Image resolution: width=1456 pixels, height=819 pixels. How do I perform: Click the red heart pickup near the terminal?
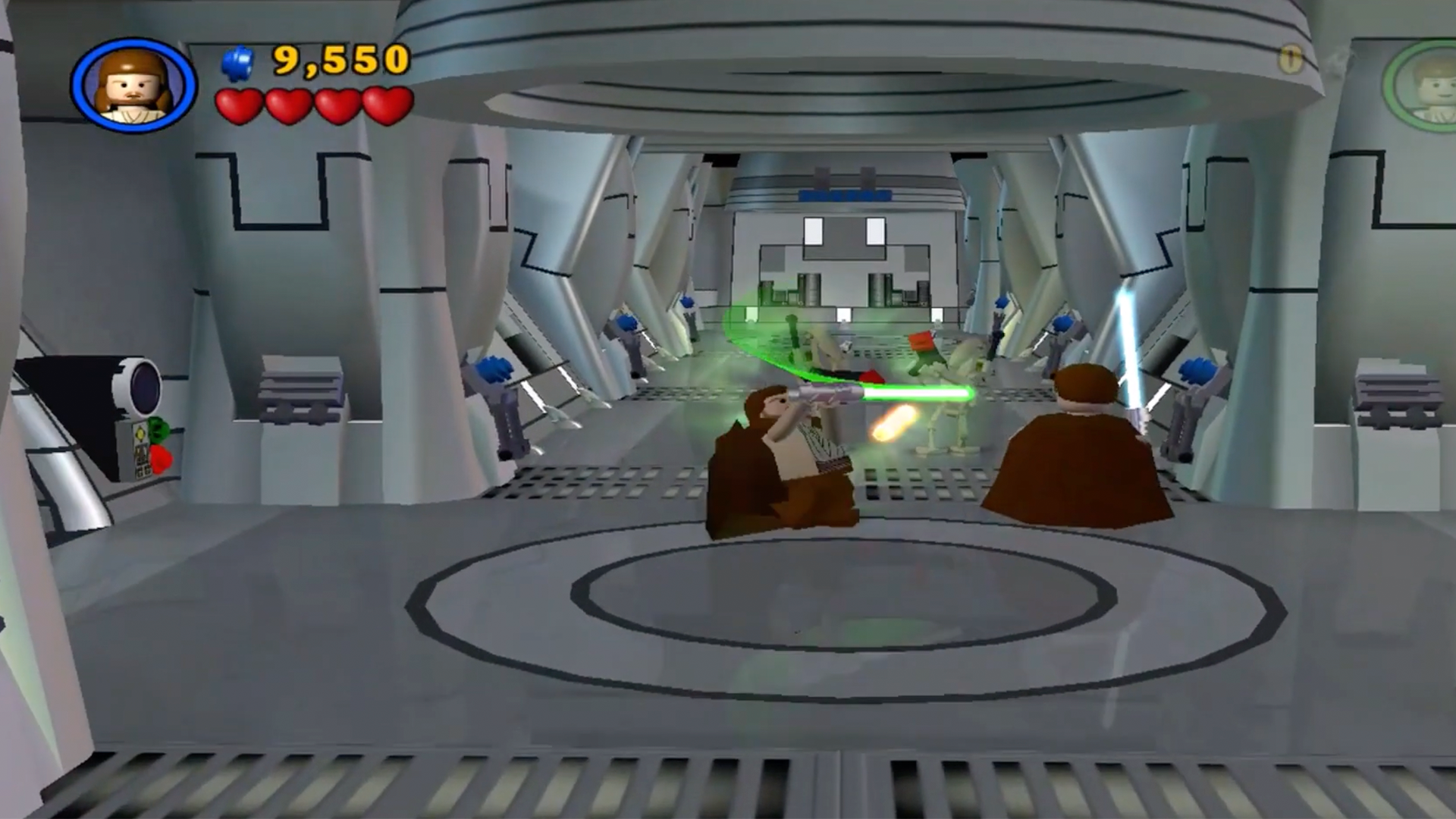click(x=160, y=458)
